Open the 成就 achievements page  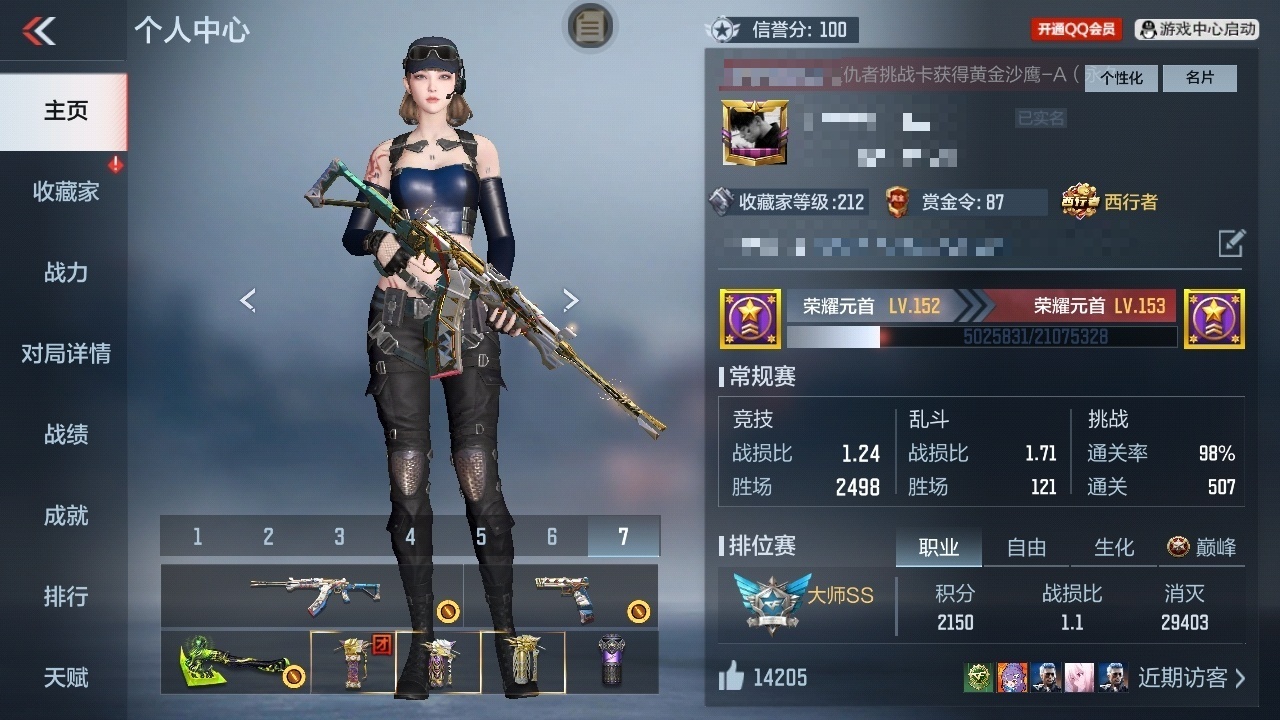[x=65, y=515]
